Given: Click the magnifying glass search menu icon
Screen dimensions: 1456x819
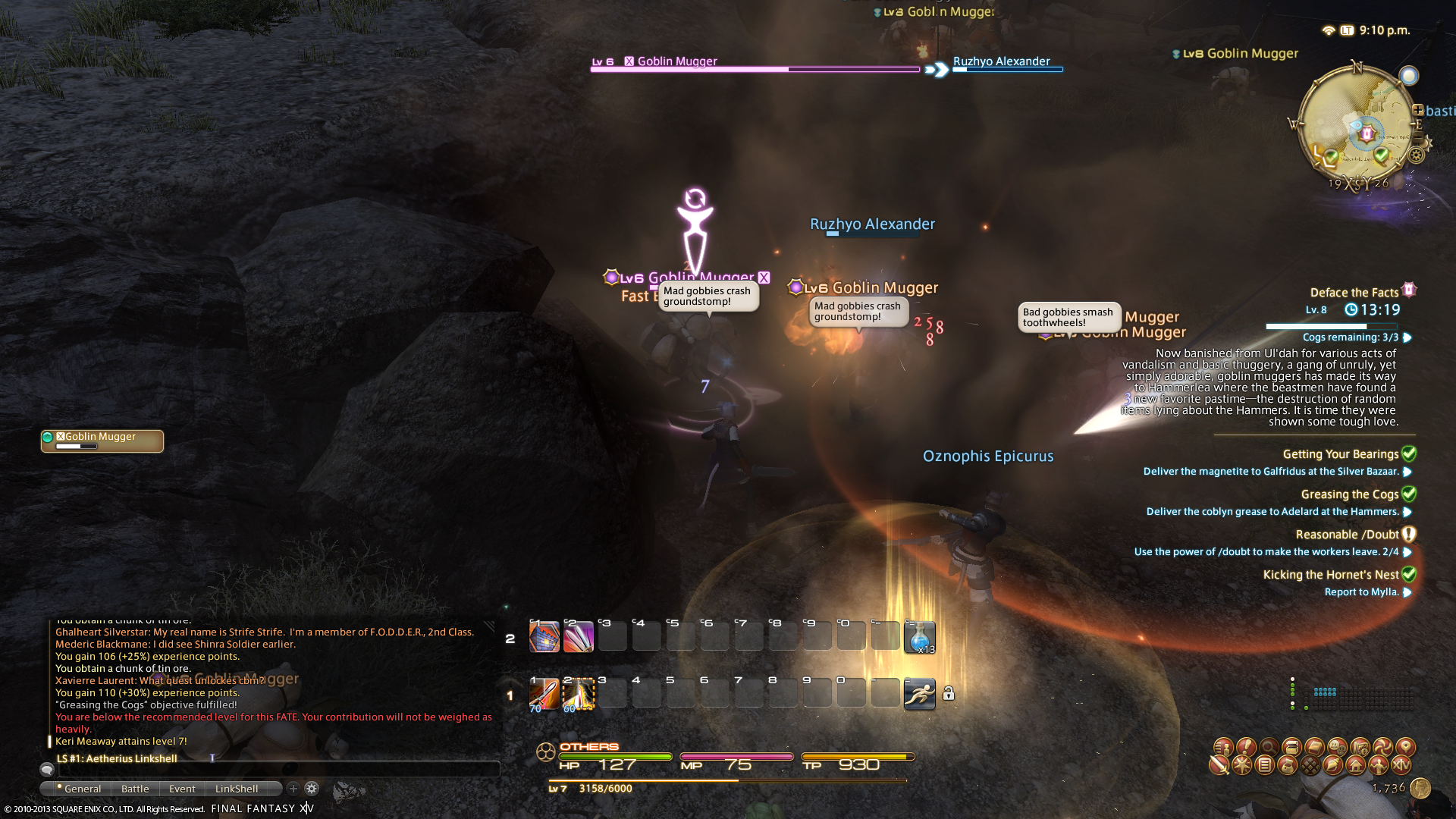Looking at the screenshot, I should tap(1269, 747).
